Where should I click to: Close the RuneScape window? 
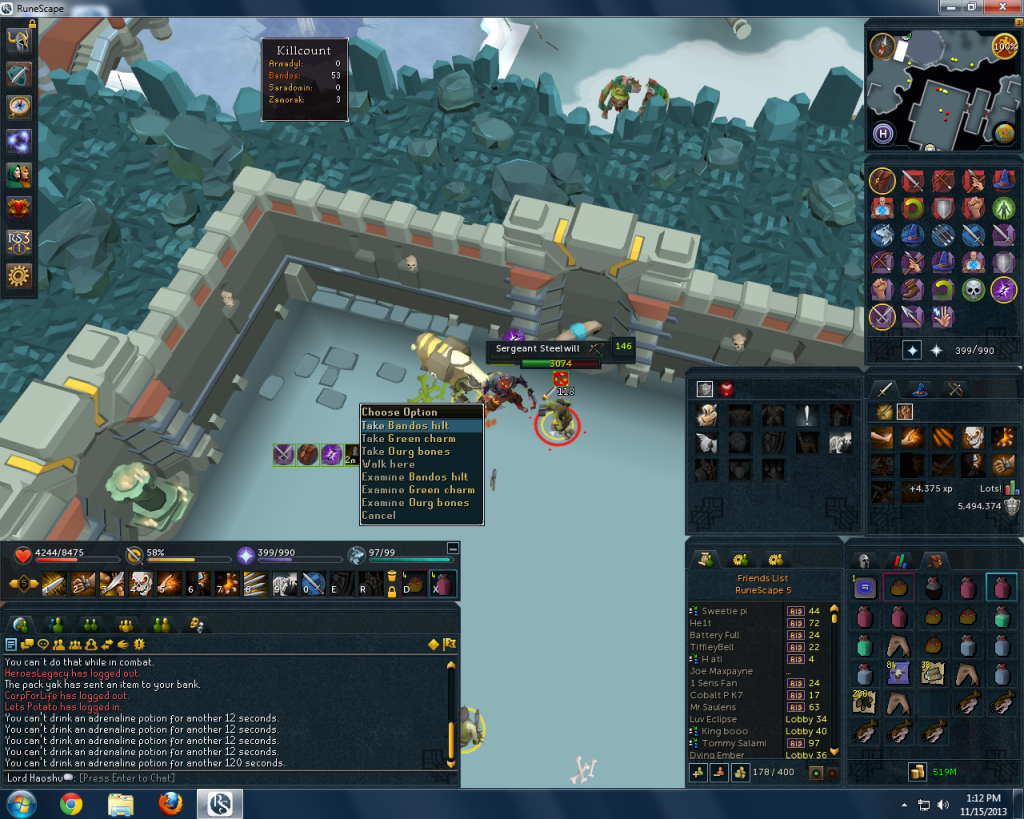click(1000, 7)
